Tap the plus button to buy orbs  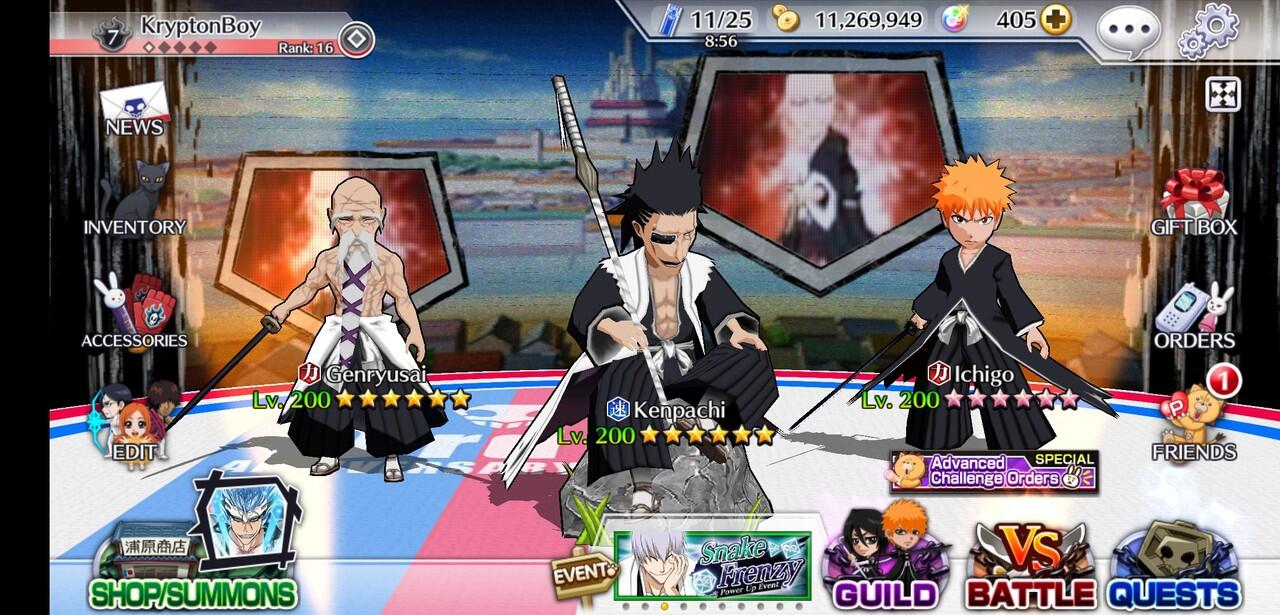pyautogui.click(x=1055, y=19)
